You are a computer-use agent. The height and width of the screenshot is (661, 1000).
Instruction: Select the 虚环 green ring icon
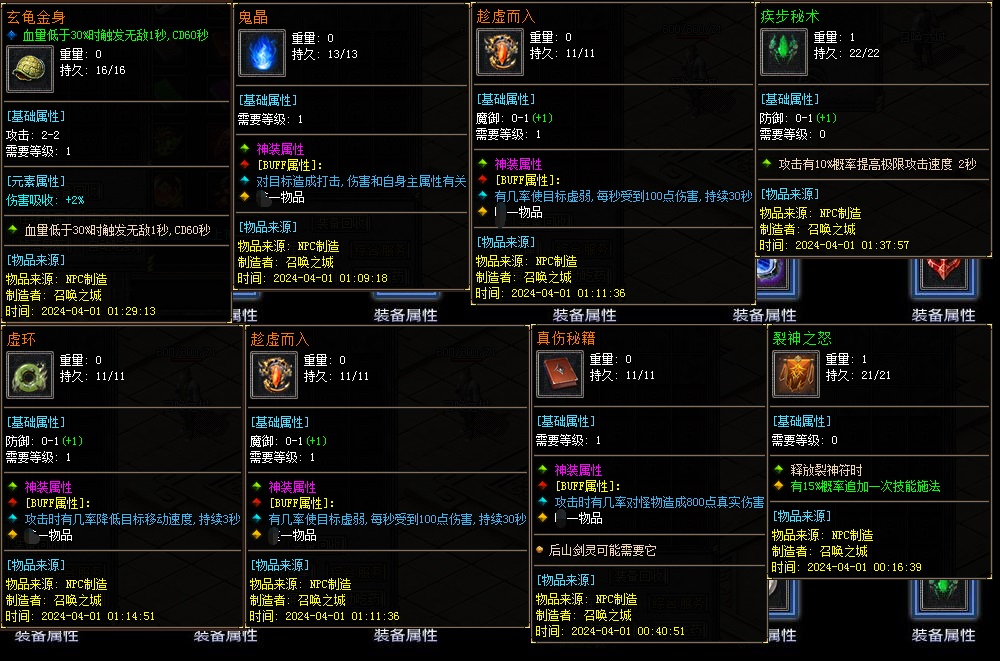29,375
